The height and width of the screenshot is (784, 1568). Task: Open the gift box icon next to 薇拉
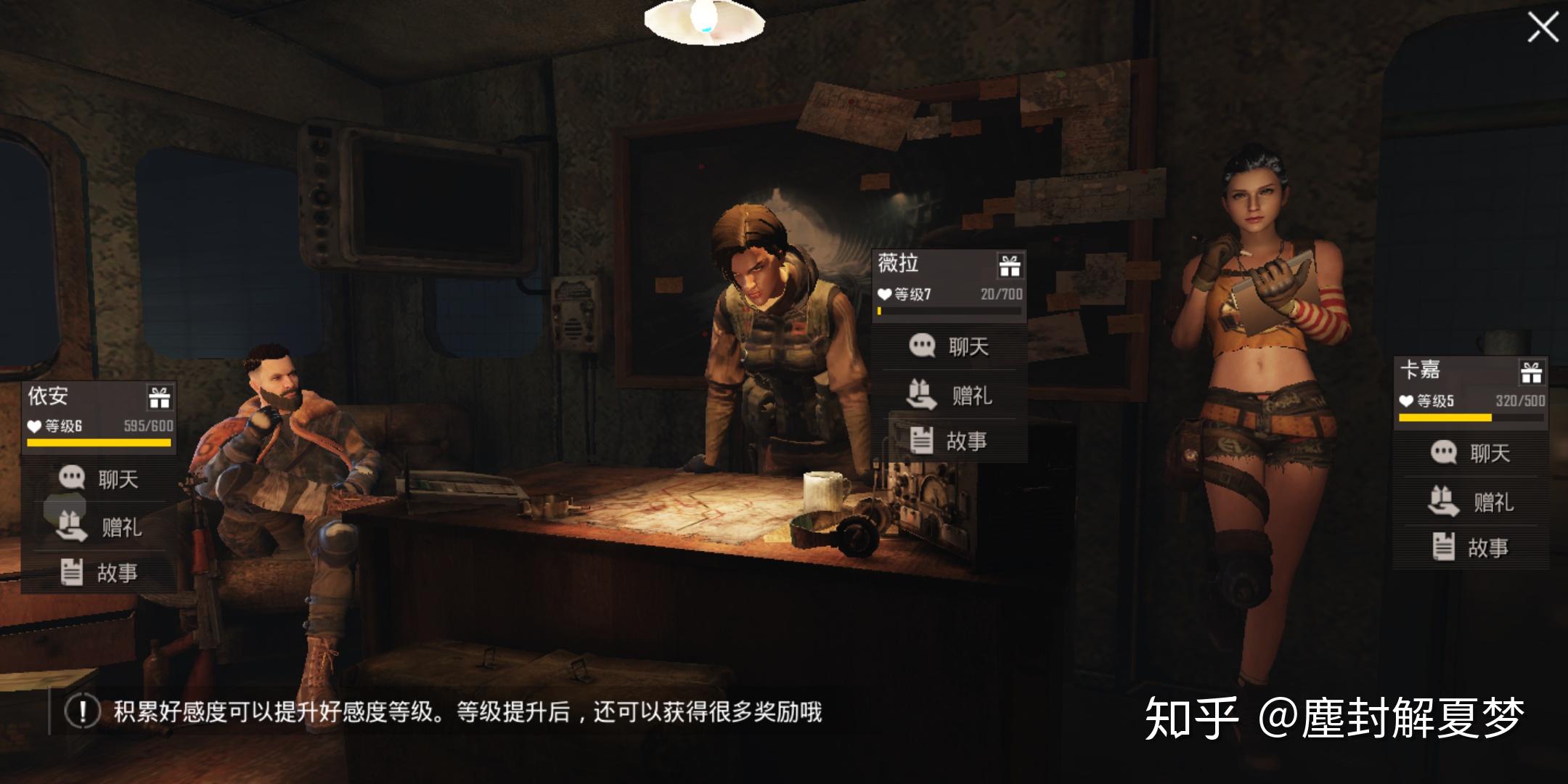coord(1009,265)
